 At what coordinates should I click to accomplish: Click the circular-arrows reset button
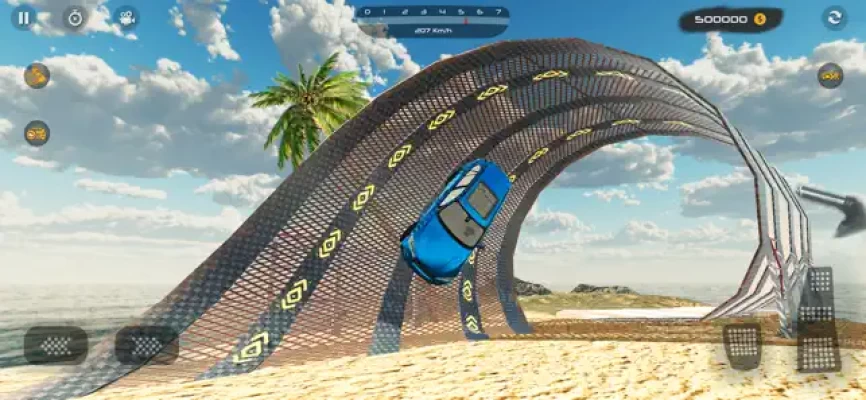(834, 17)
